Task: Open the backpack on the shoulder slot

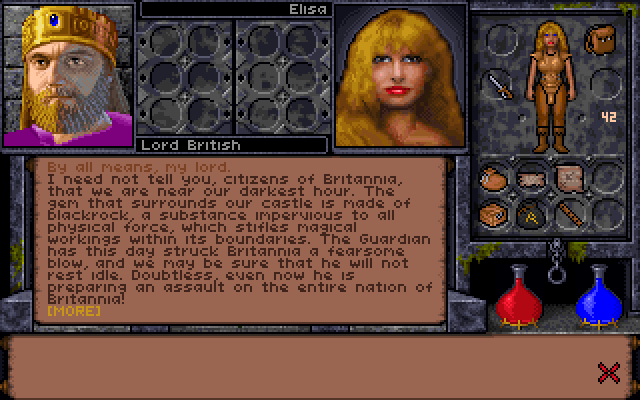Action: 602,41
